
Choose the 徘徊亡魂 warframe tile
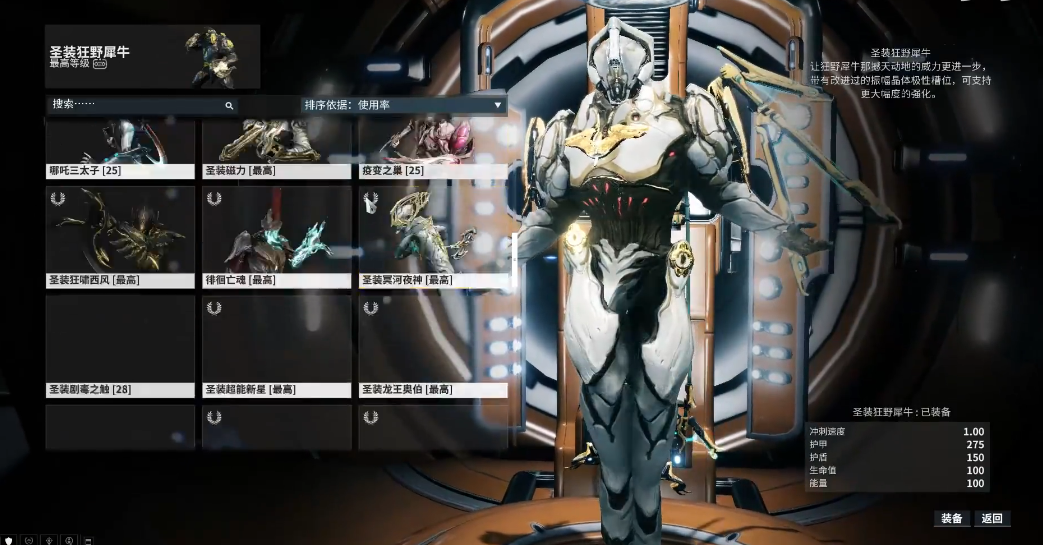point(277,237)
